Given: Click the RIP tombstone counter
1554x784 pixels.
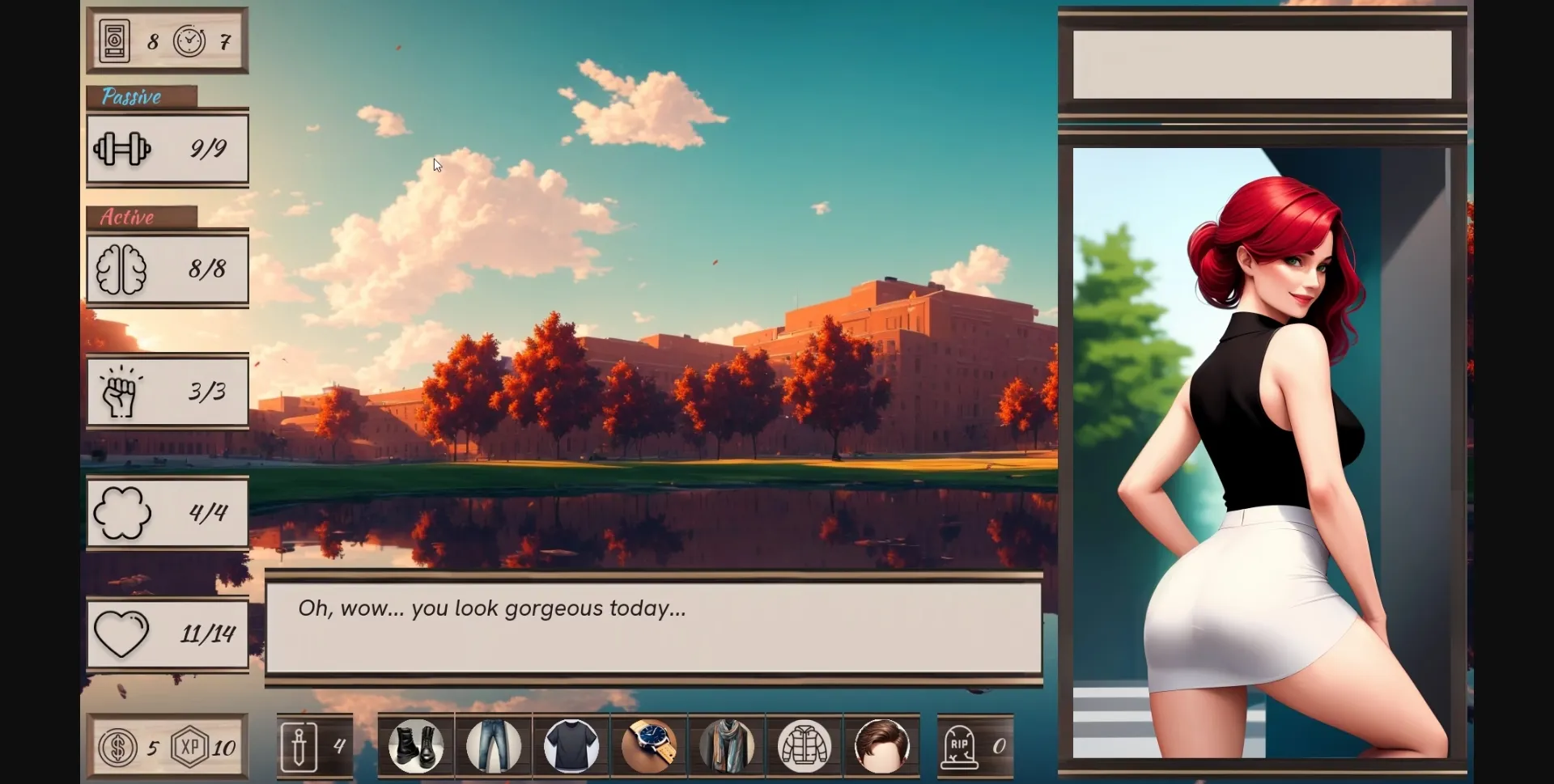Looking at the screenshot, I should click(x=963, y=746).
